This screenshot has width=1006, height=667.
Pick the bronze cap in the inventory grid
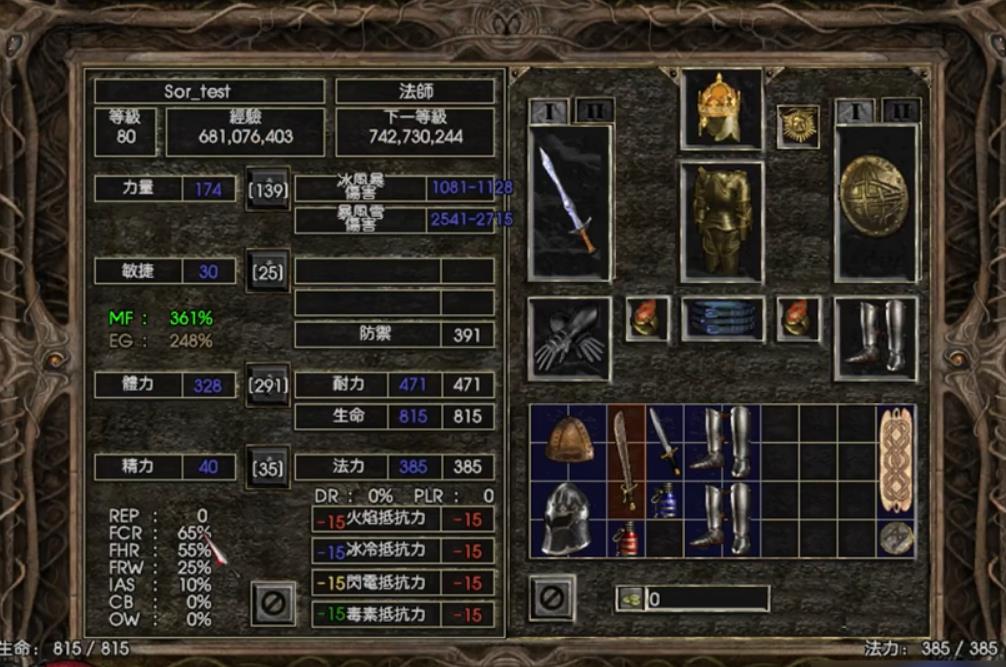pyautogui.click(x=569, y=441)
